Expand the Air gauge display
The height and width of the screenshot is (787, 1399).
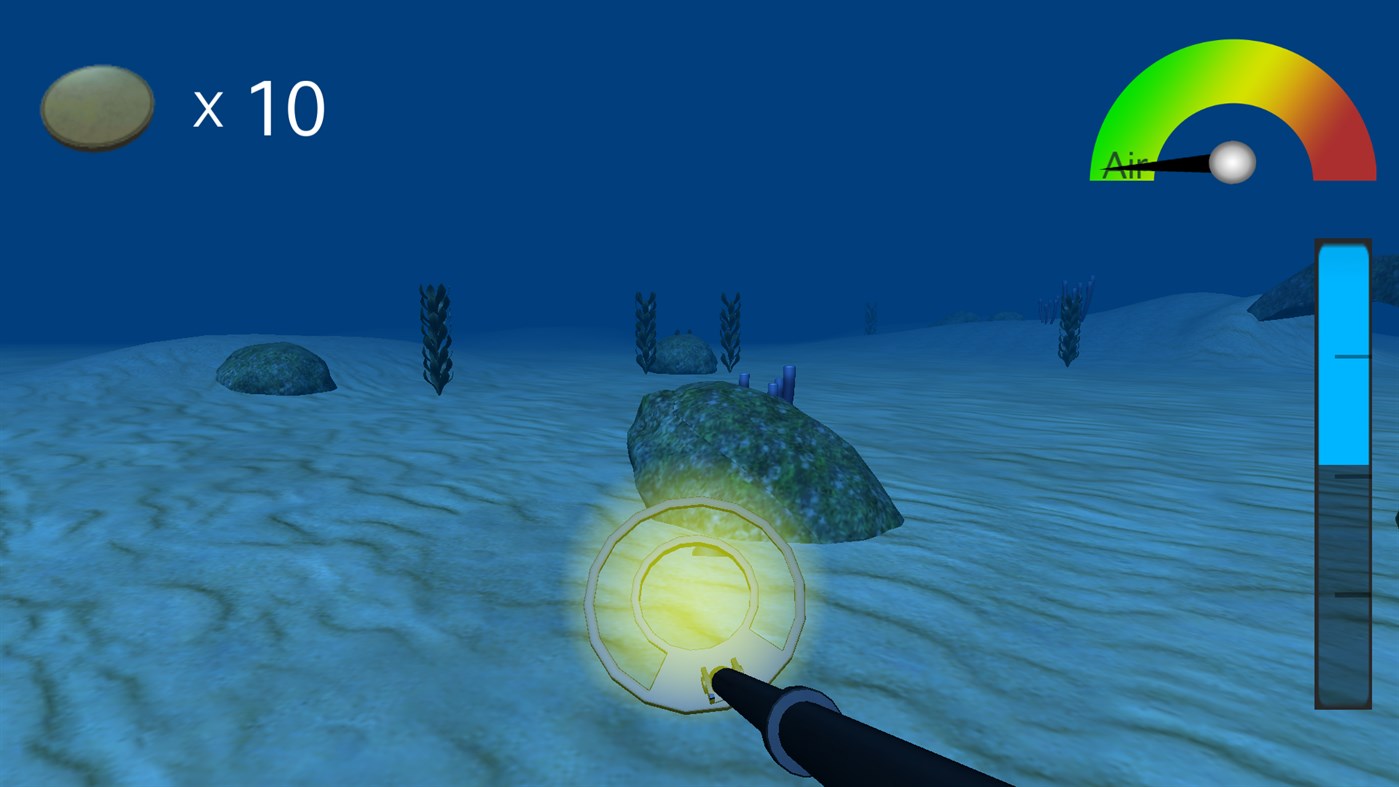[1233, 110]
